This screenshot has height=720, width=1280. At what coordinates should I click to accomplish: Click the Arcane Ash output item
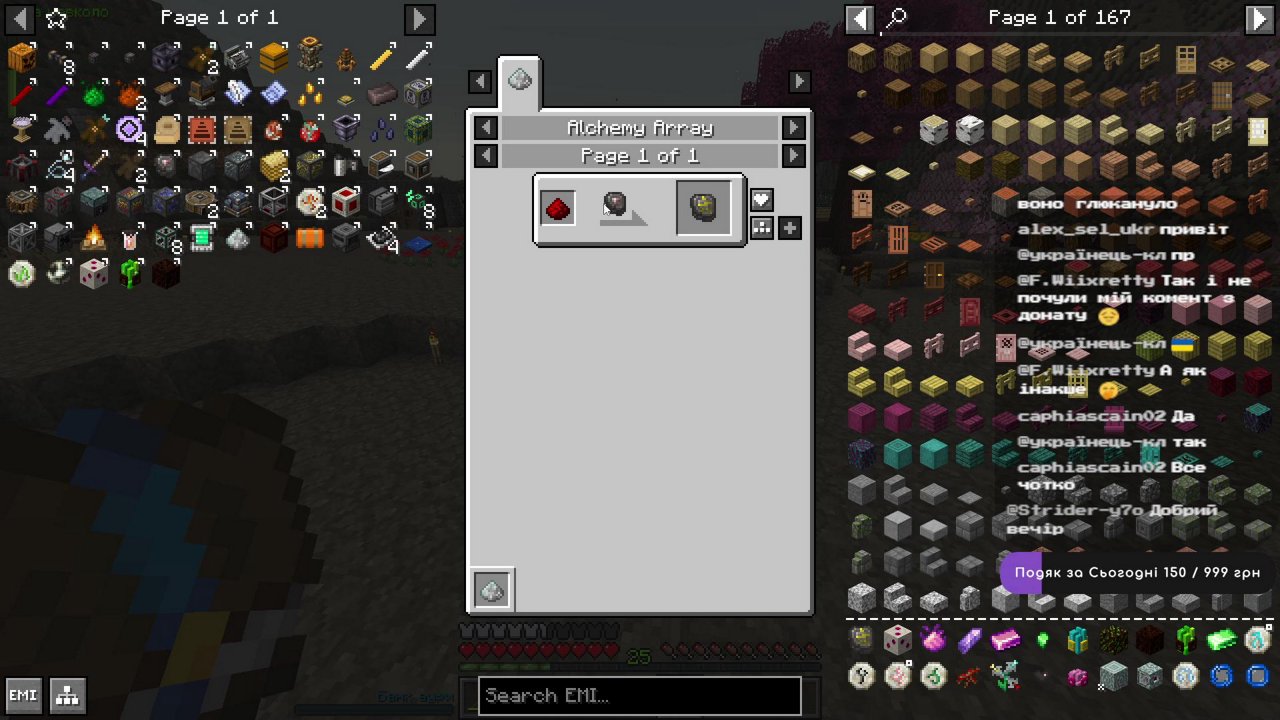click(x=704, y=207)
